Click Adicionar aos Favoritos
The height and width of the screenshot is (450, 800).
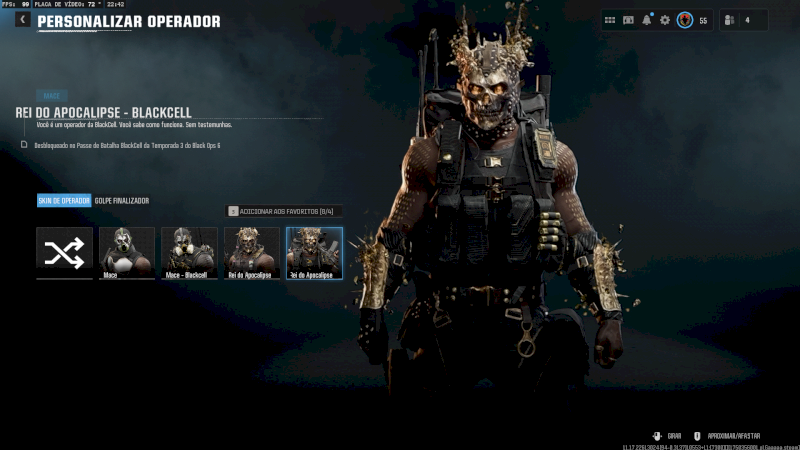285,211
